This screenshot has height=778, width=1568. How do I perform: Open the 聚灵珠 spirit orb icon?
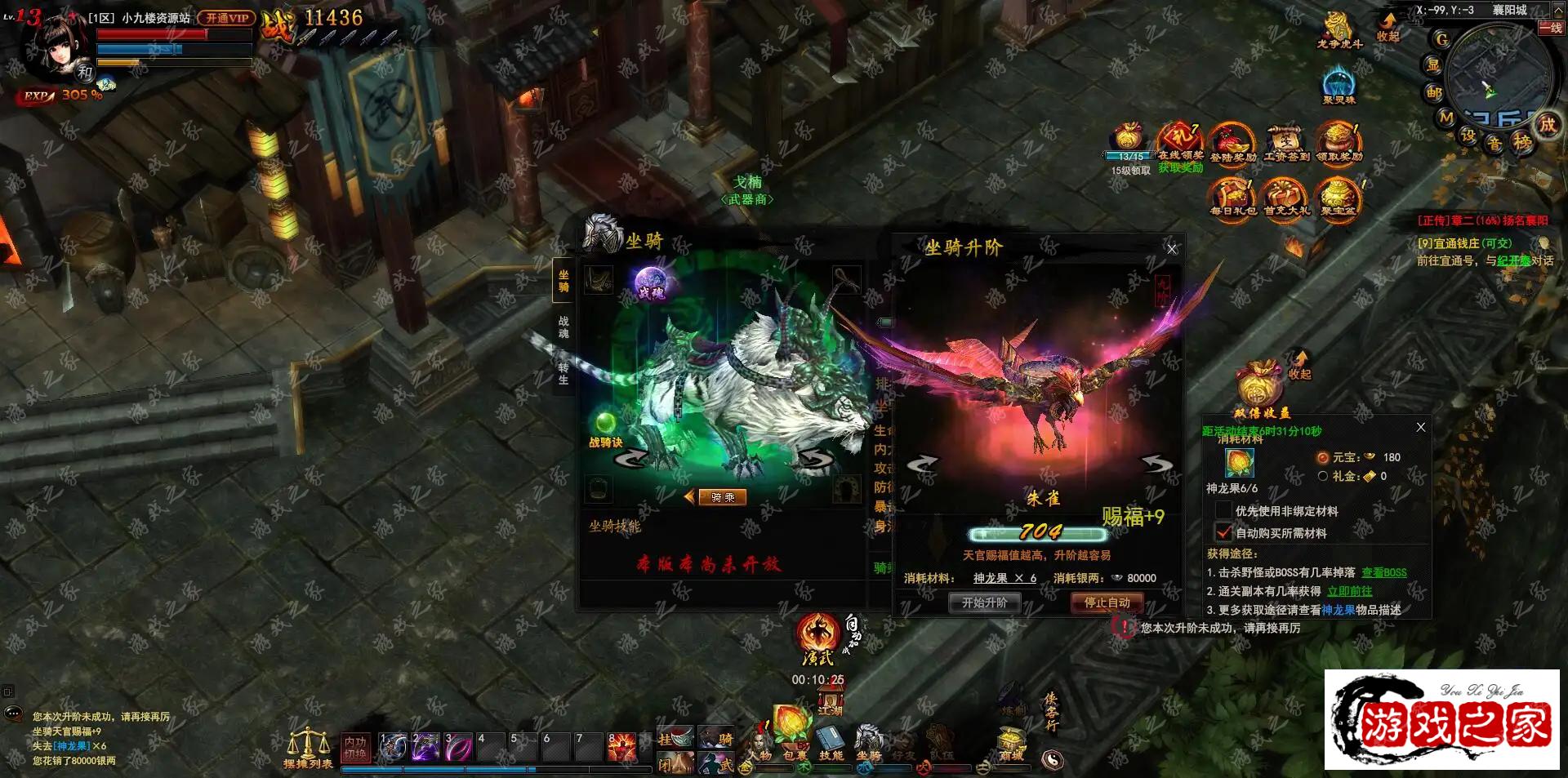click(1339, 86)
